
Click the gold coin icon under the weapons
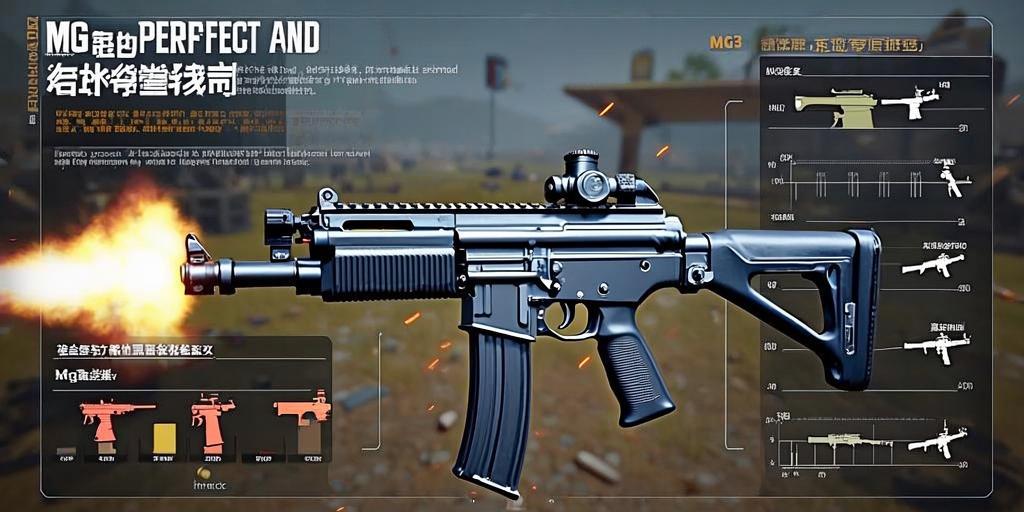pos(204,473)
